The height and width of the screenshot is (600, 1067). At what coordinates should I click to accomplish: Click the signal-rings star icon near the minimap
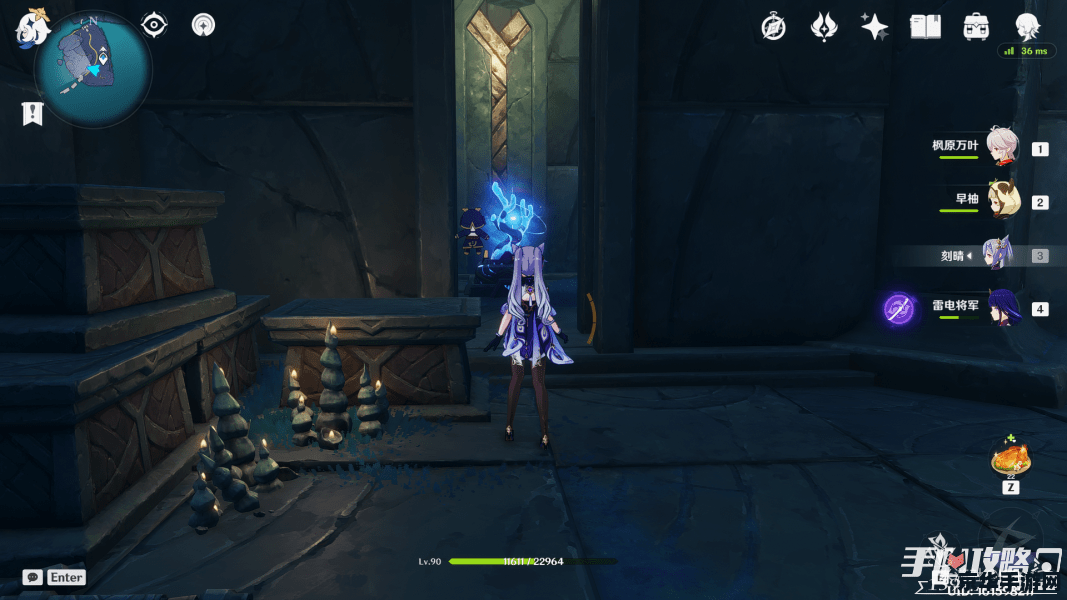203,25
